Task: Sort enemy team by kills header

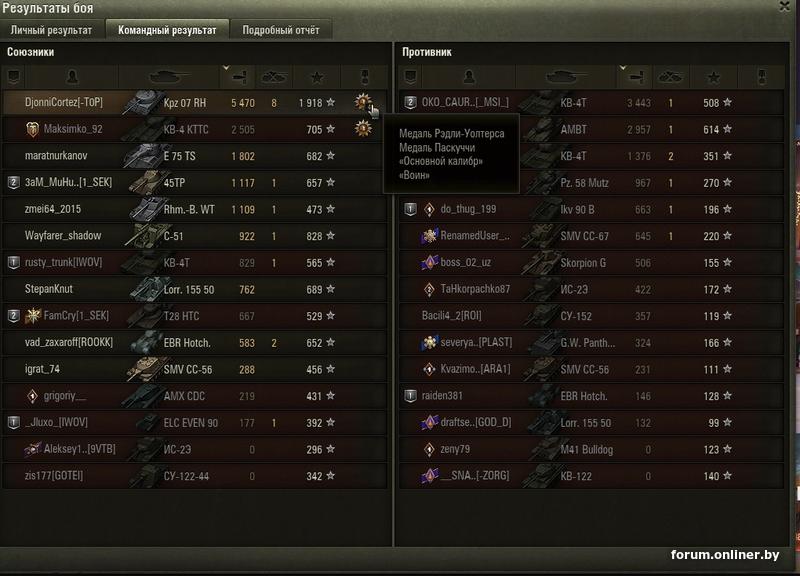Action: [670, 76]
